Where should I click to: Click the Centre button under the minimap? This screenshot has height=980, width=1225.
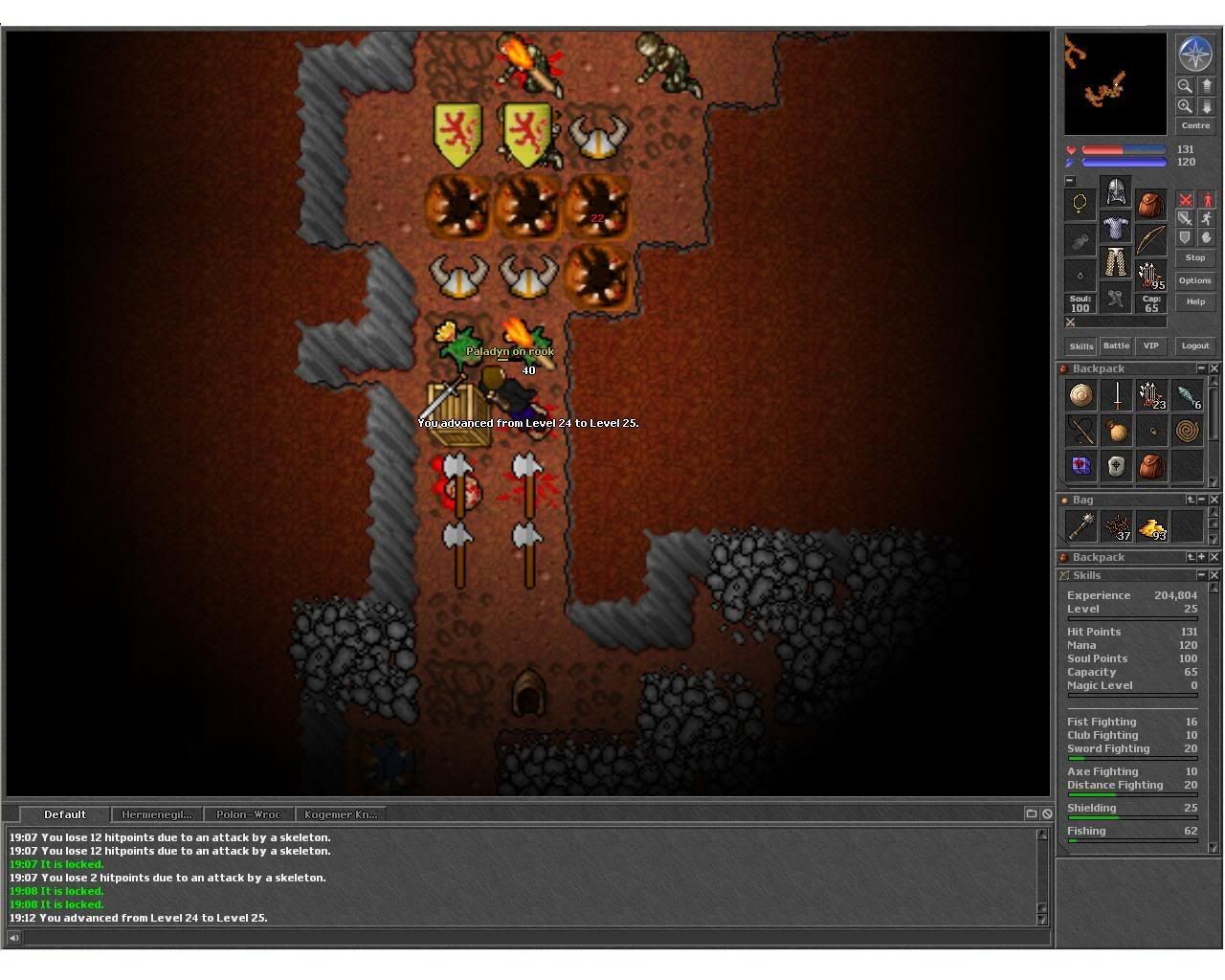[1195, 125]
